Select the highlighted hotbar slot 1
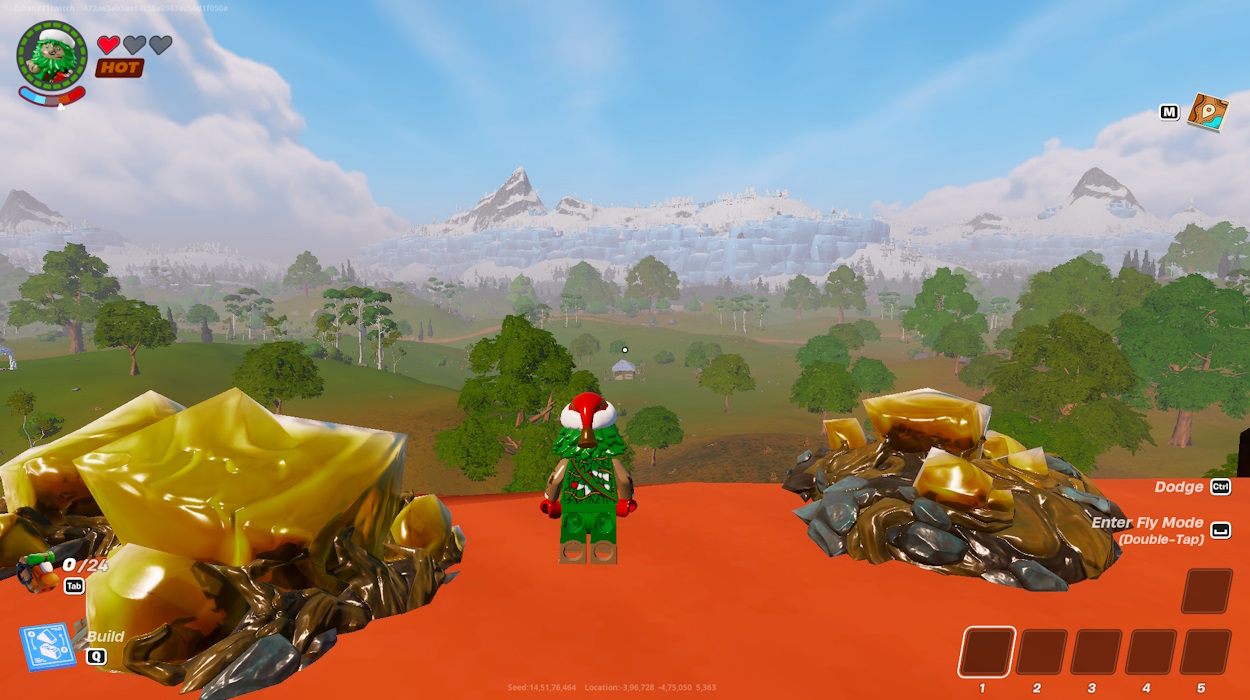The height and width of the screenshot is (700, 1250). 986,652
